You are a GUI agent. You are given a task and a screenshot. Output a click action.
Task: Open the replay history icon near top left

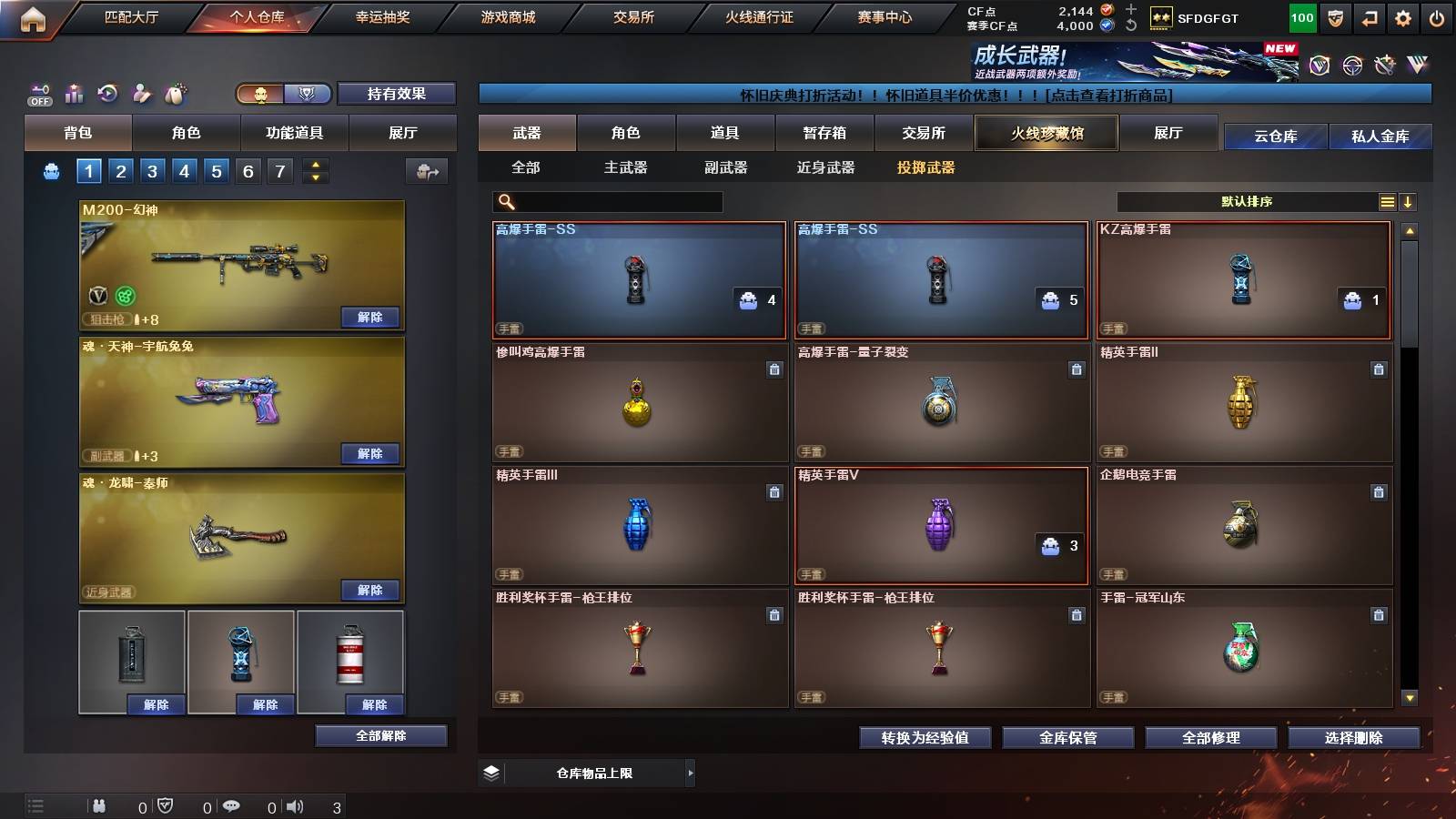click(x=106, y=92)
